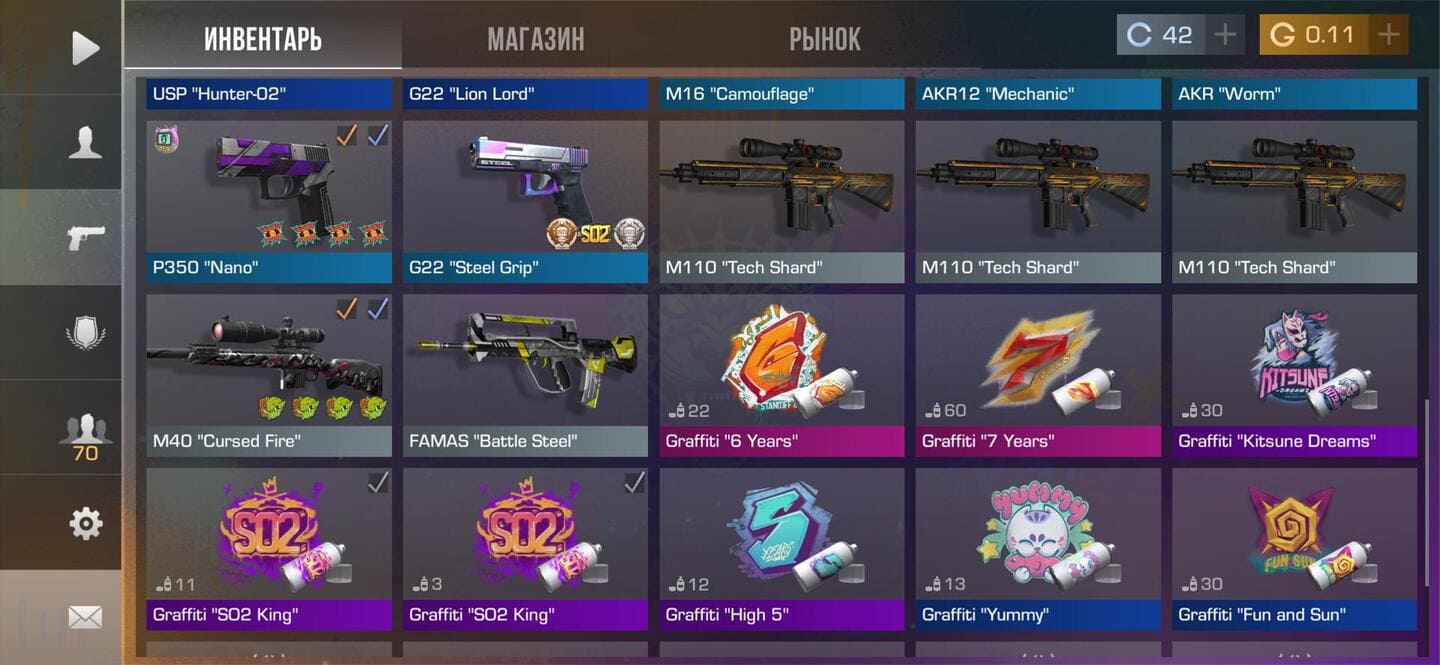Select the M40 "Cursed Fire" sniper skin
The width and height of the screenshot is (1440, 665).
tap(269, 375)
